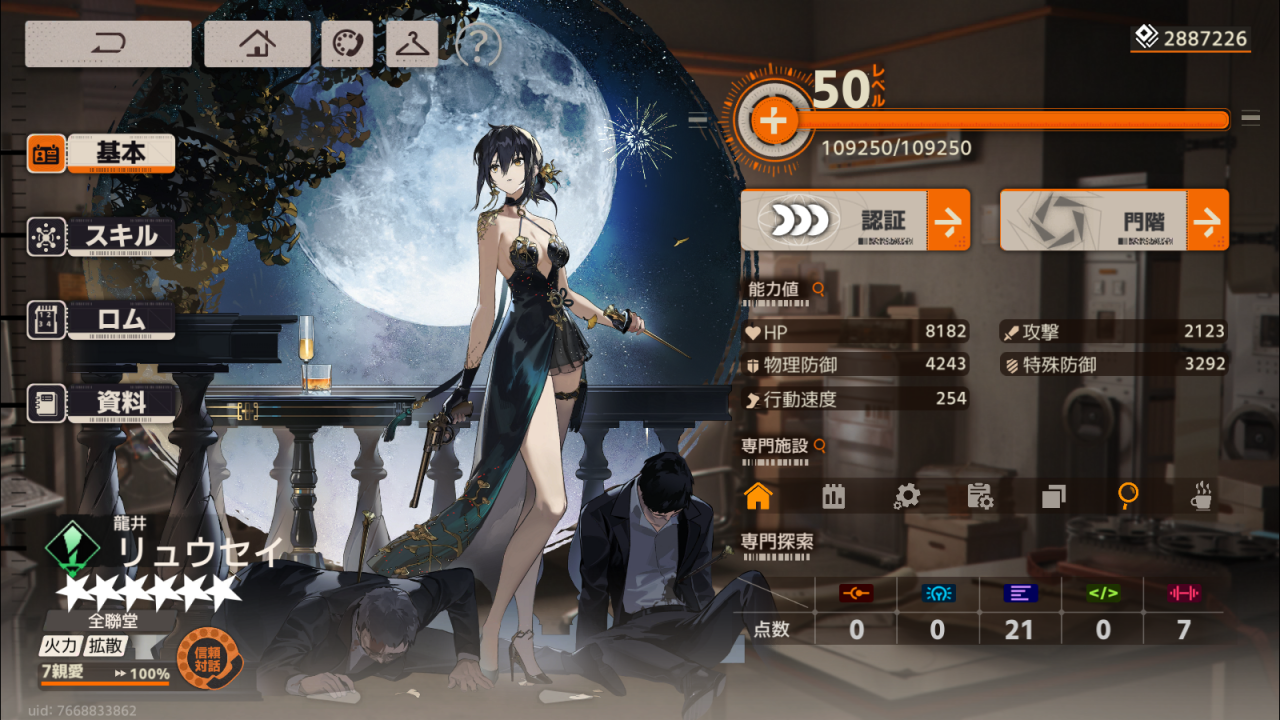This screenshot has width=1280, height=720.
Task: Click the orange plus level-up button
Action: pos(772,122)
